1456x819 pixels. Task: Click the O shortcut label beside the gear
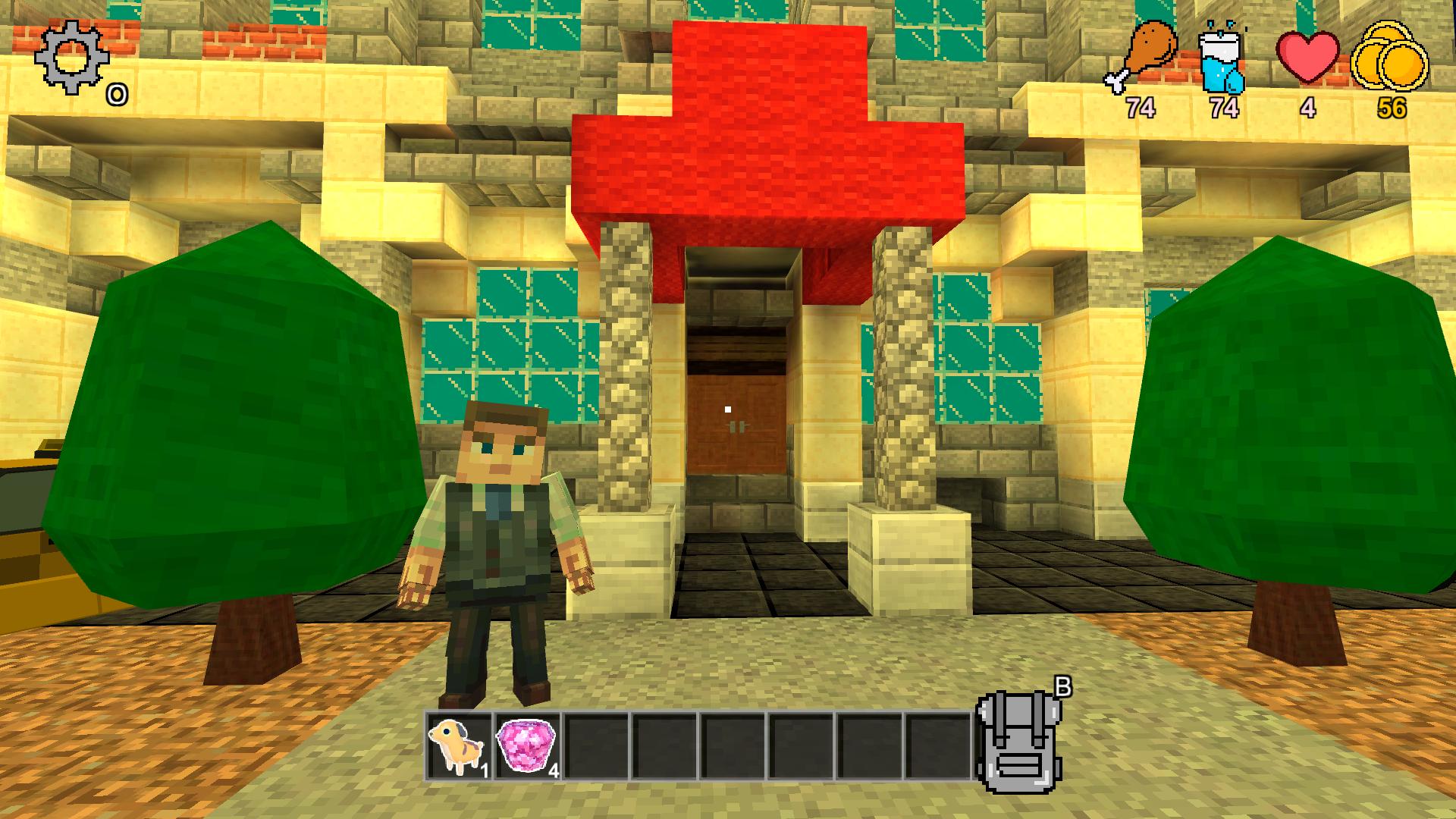coord(115,94)
